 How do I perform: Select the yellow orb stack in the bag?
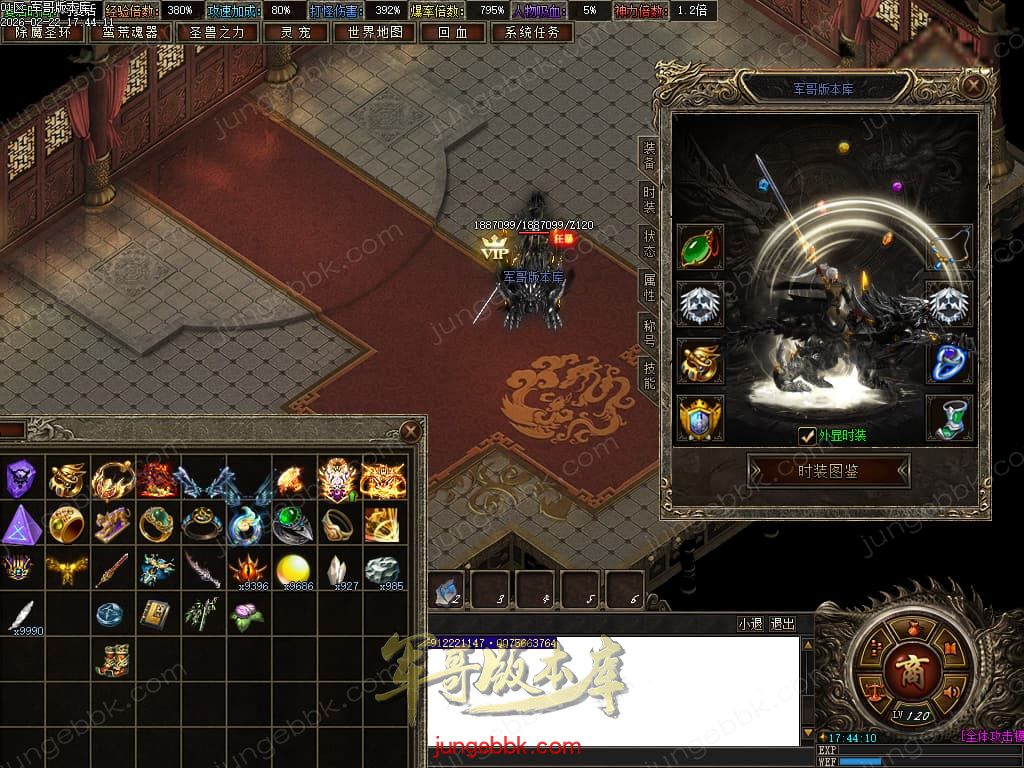click(x=293, y=570)
